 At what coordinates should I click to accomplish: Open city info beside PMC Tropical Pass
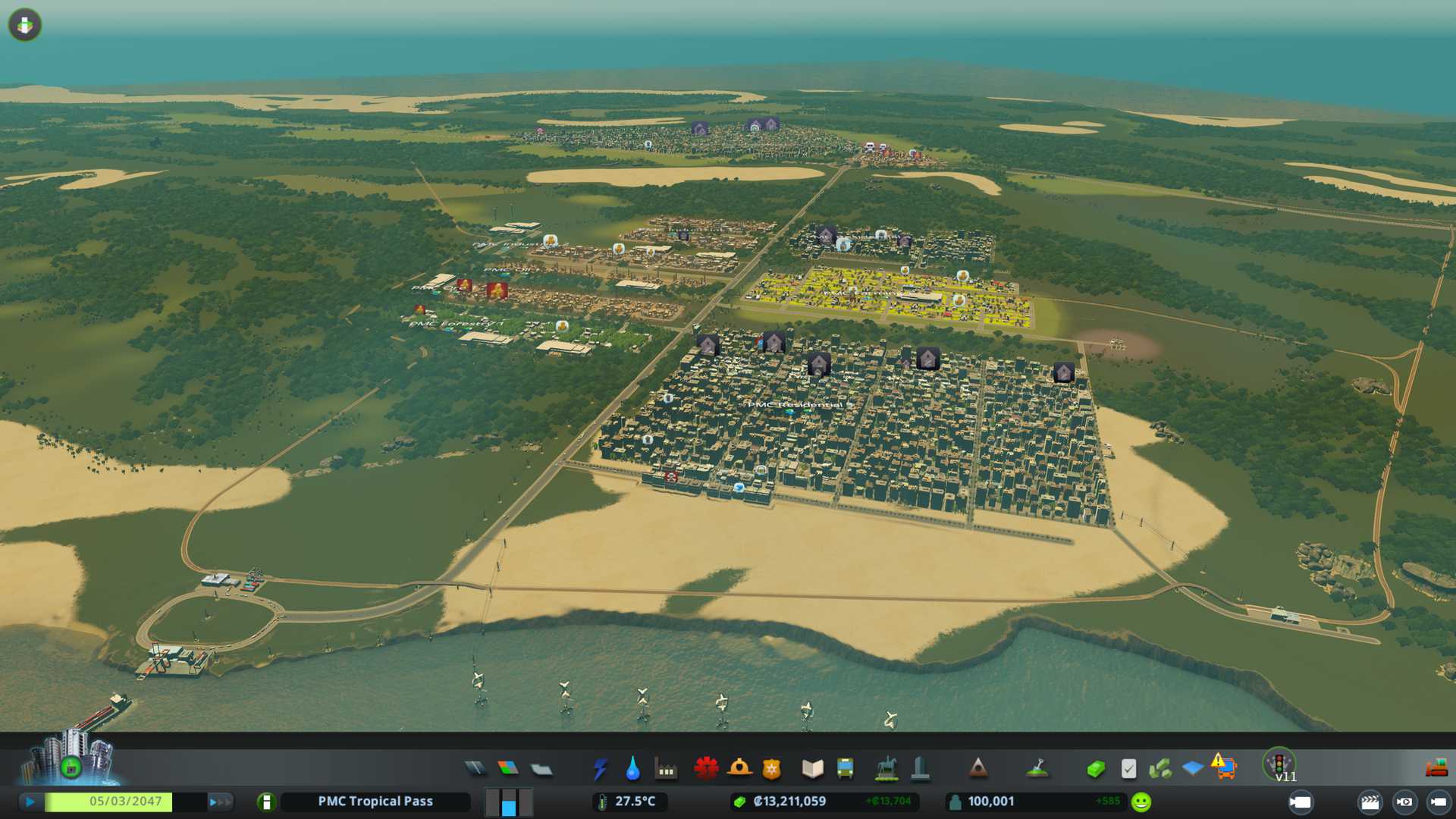[266, 802]
